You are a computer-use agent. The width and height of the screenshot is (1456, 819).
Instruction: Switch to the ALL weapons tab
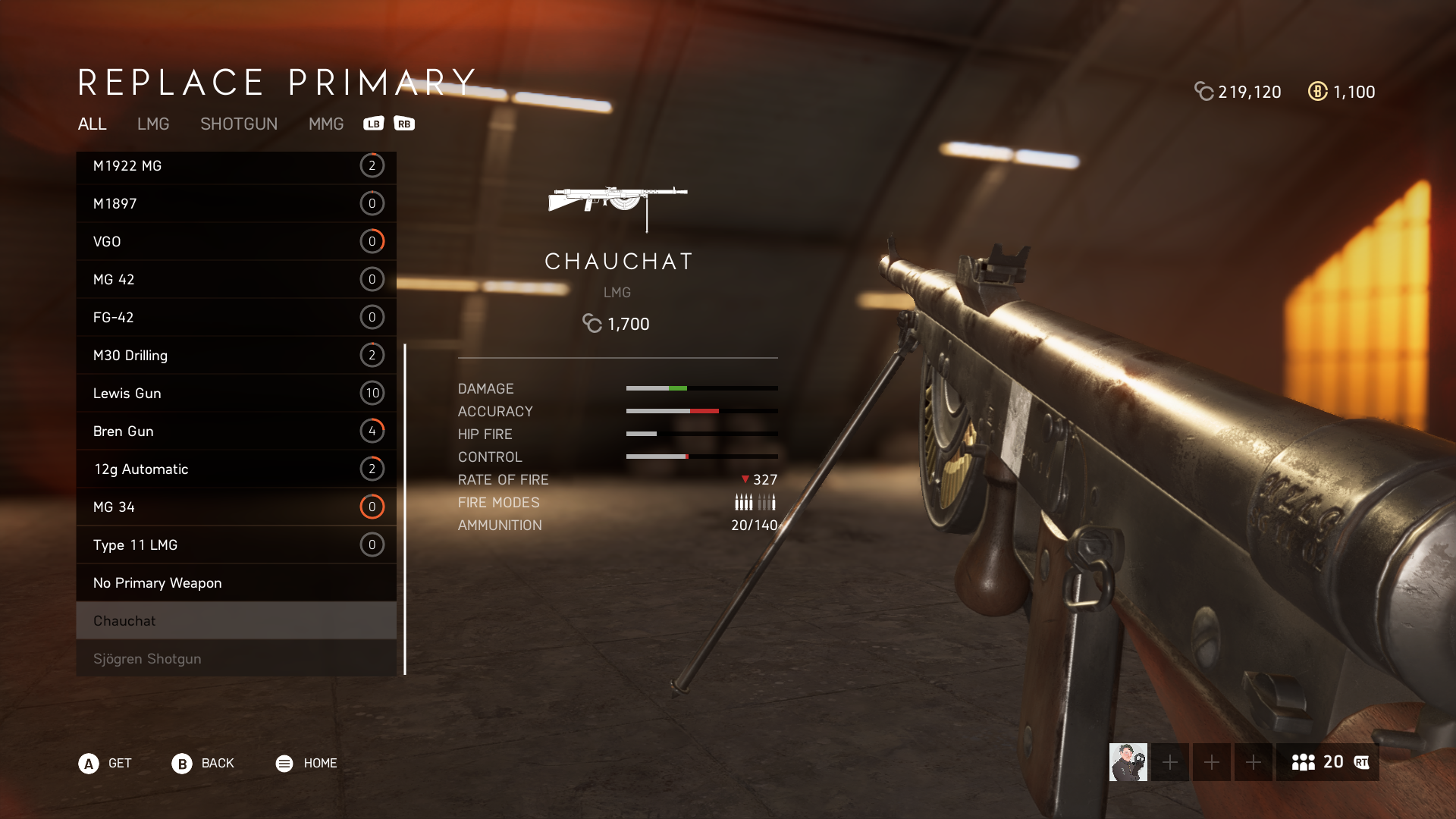[92, 124]
